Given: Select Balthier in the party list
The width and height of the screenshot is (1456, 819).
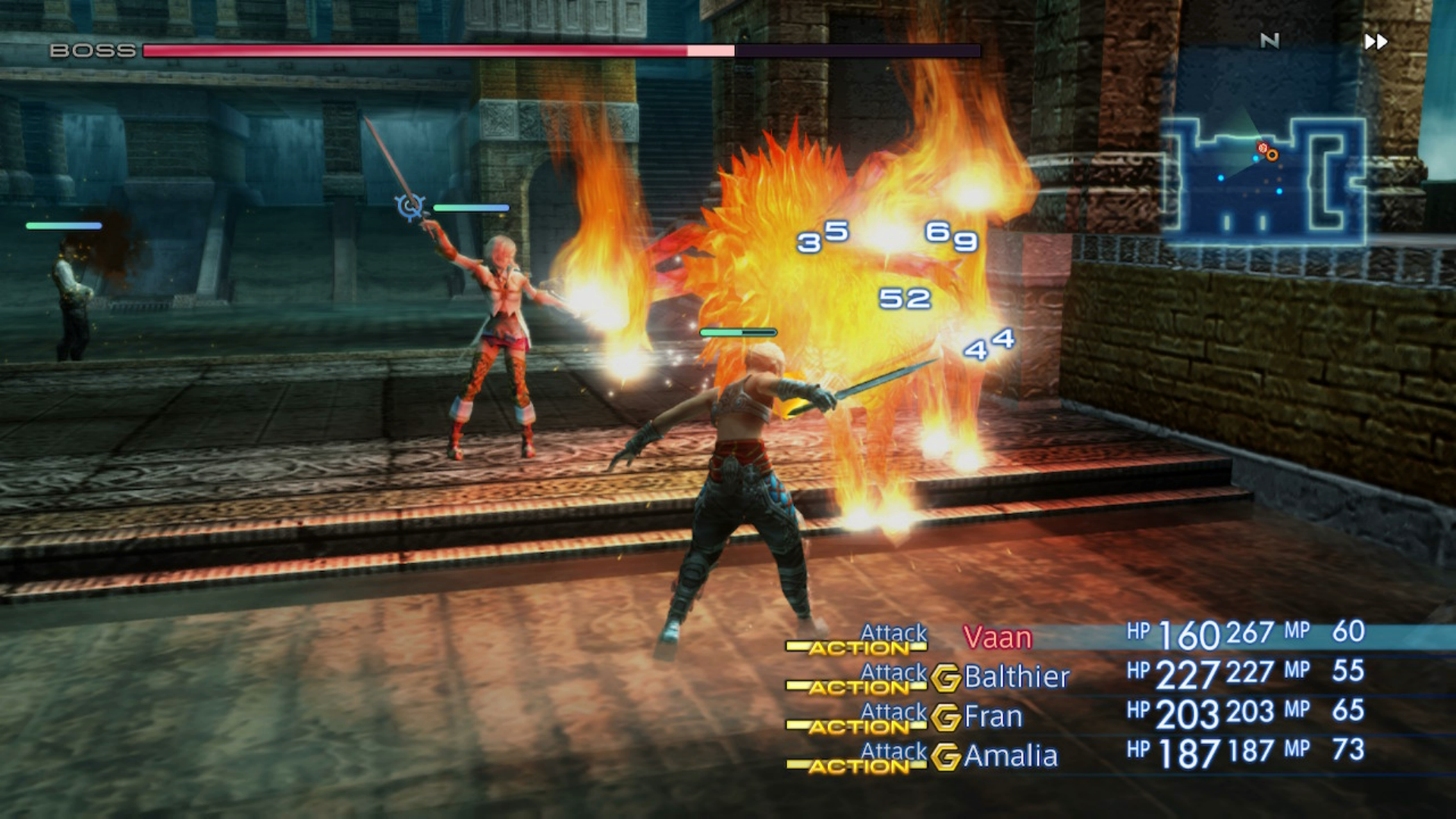Looking at the screenshot, I should (x=1016, y=676).
